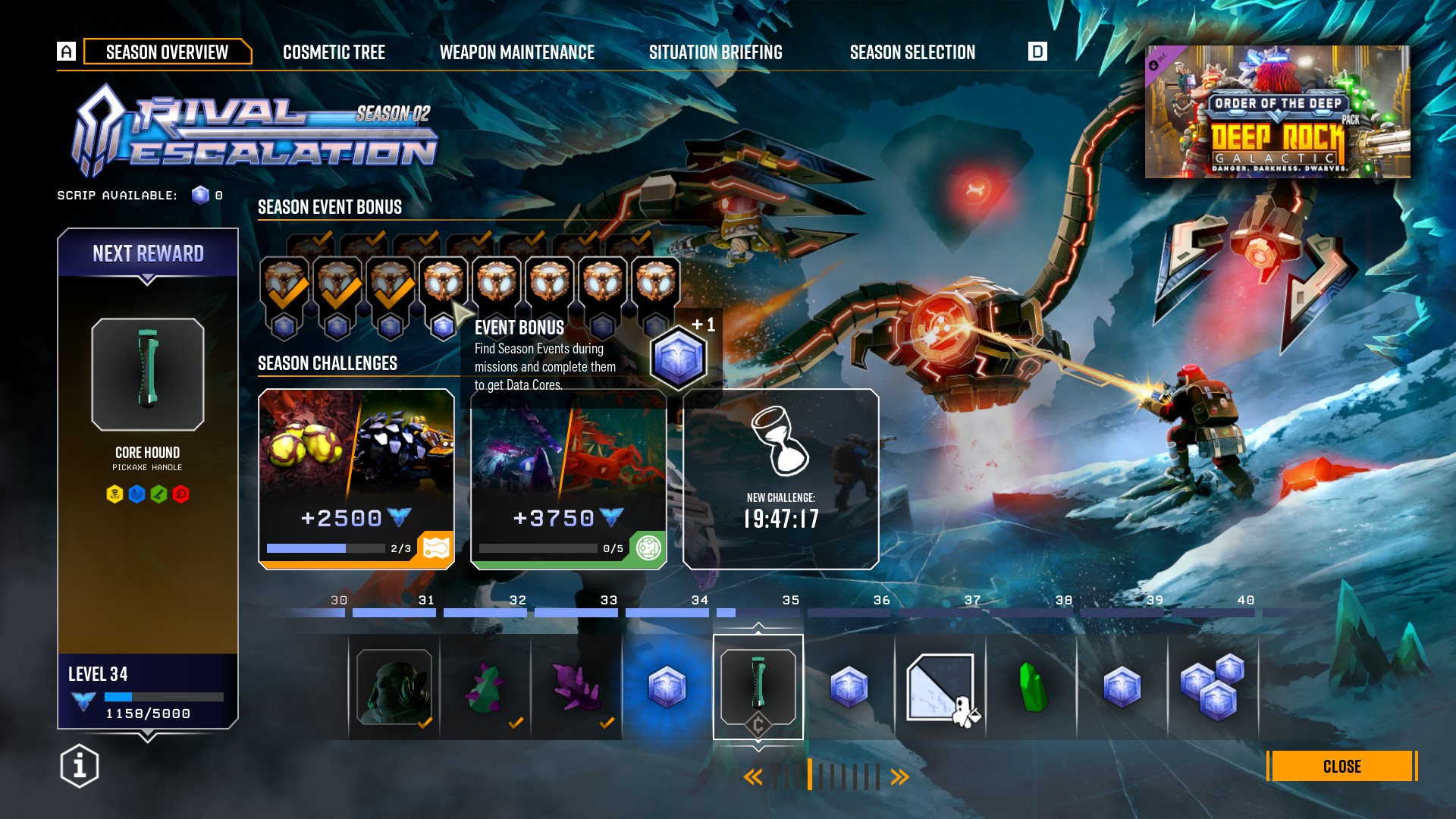This screenshot has width=1456, height=819.
Task: Open the Cosmetic Tree tab
Action: pos(334,52)
